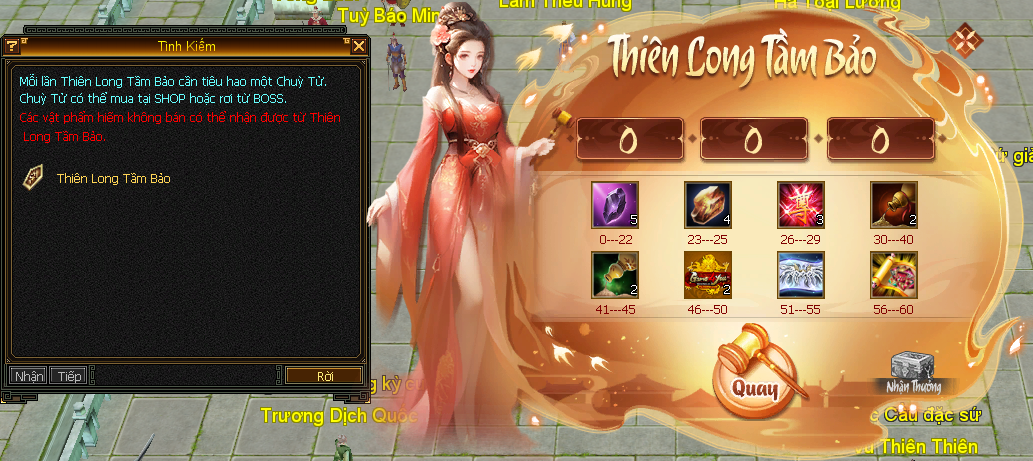The image size is (1033, 461).
Task: Choose the red banner reward for 46---50
Action: (708, 275)
